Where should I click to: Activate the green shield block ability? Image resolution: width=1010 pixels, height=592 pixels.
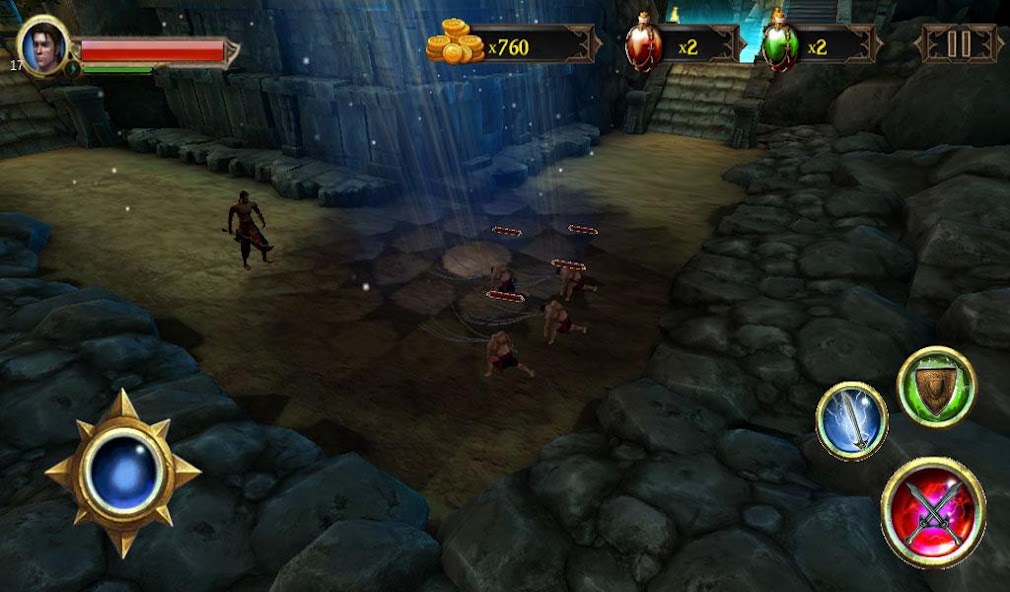pos(935,386)
